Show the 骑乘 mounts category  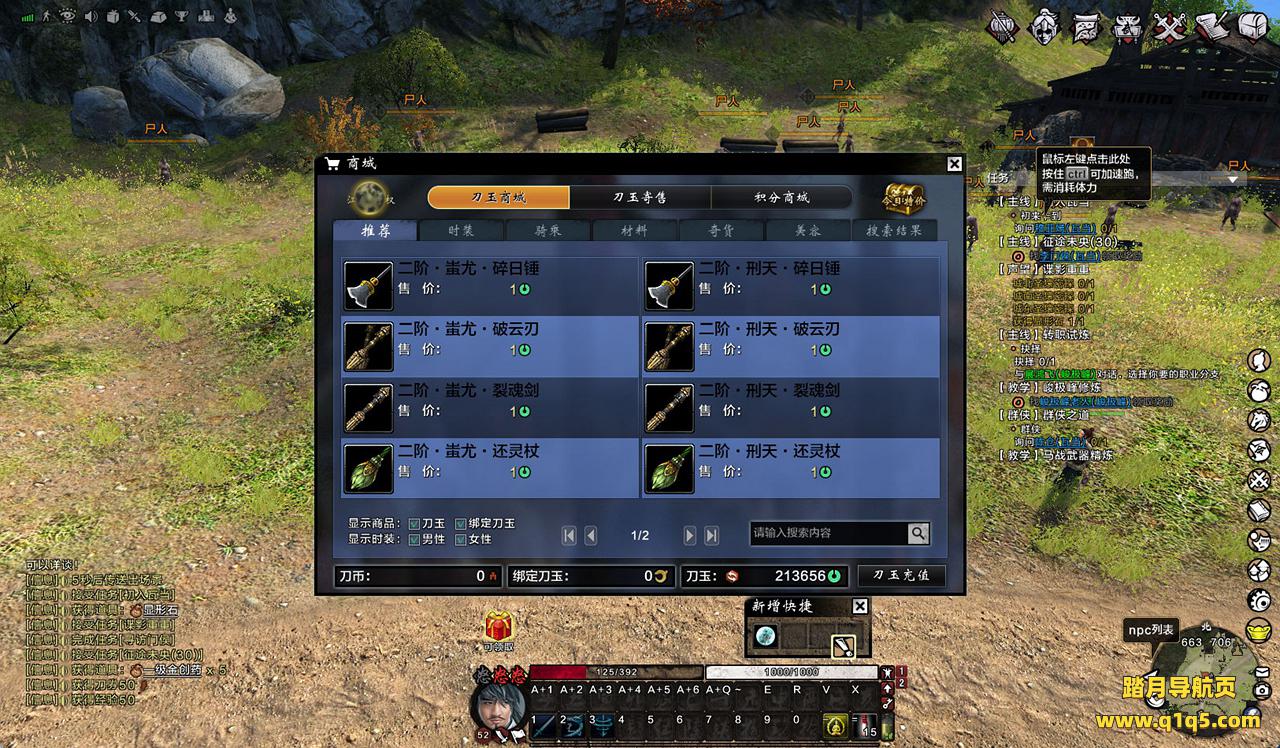tap(548, 230)
